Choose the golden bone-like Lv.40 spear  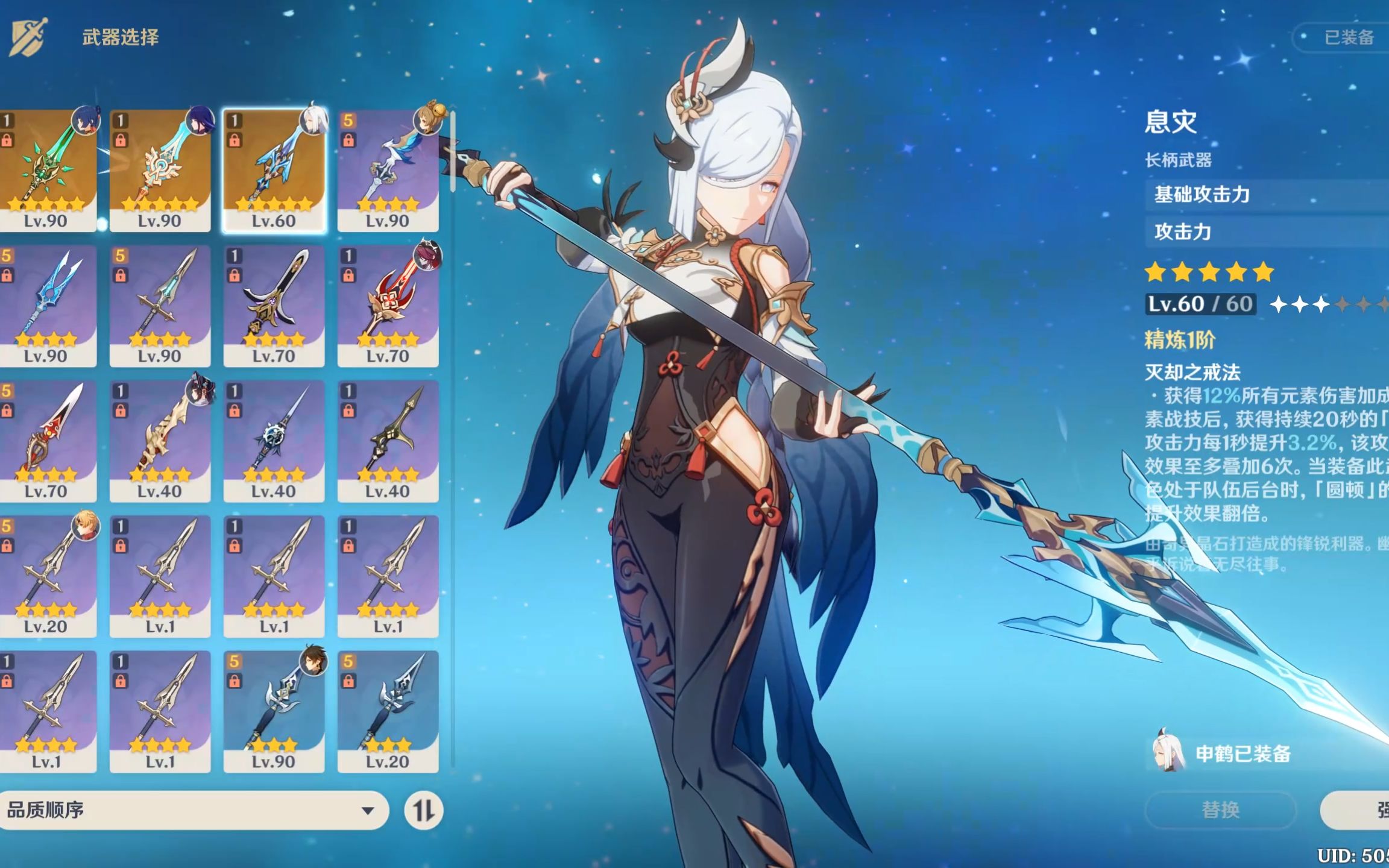point(160,440)
